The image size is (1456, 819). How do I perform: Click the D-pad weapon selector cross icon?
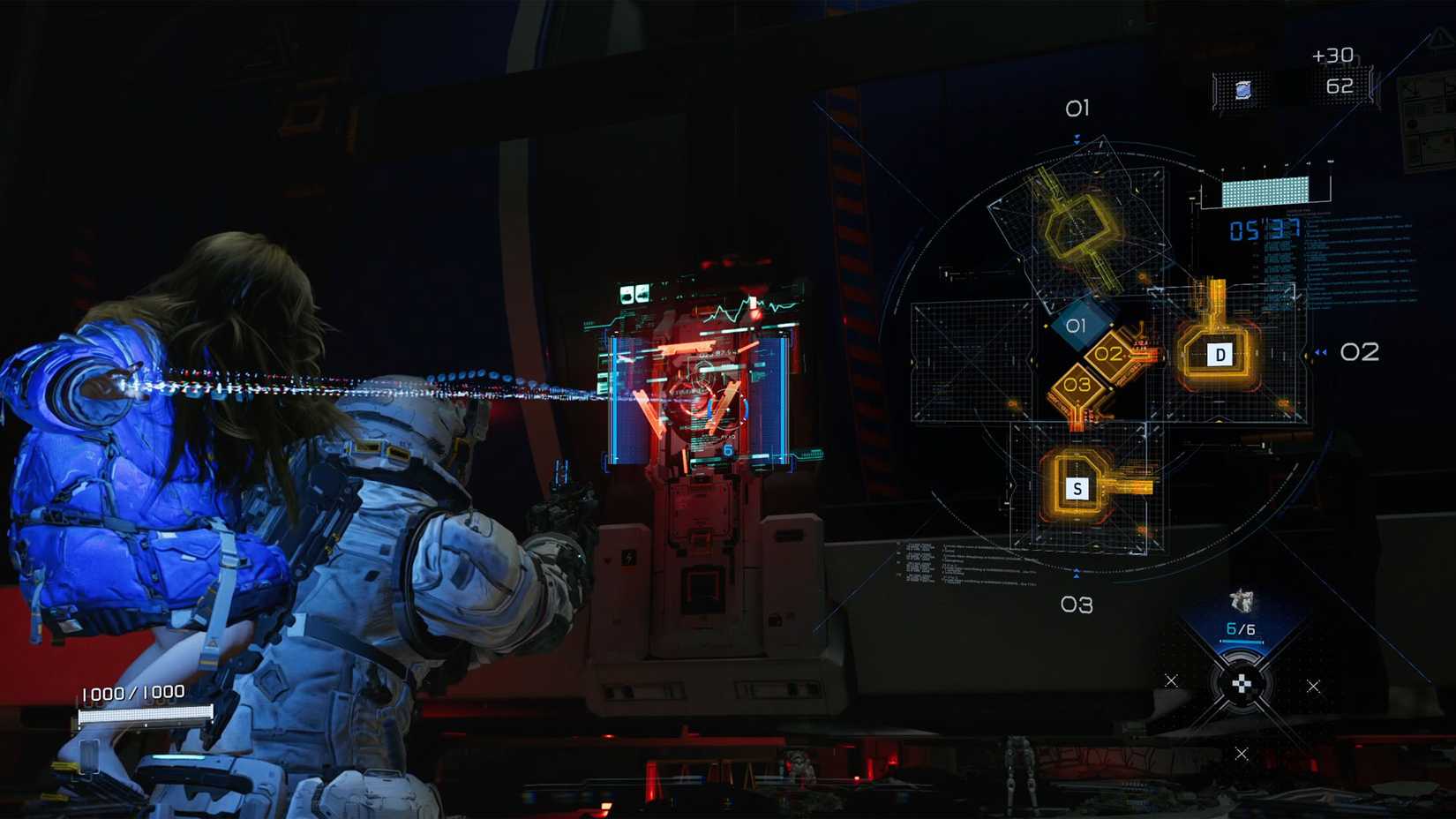pyautogui.click(x=1243, y=681)
